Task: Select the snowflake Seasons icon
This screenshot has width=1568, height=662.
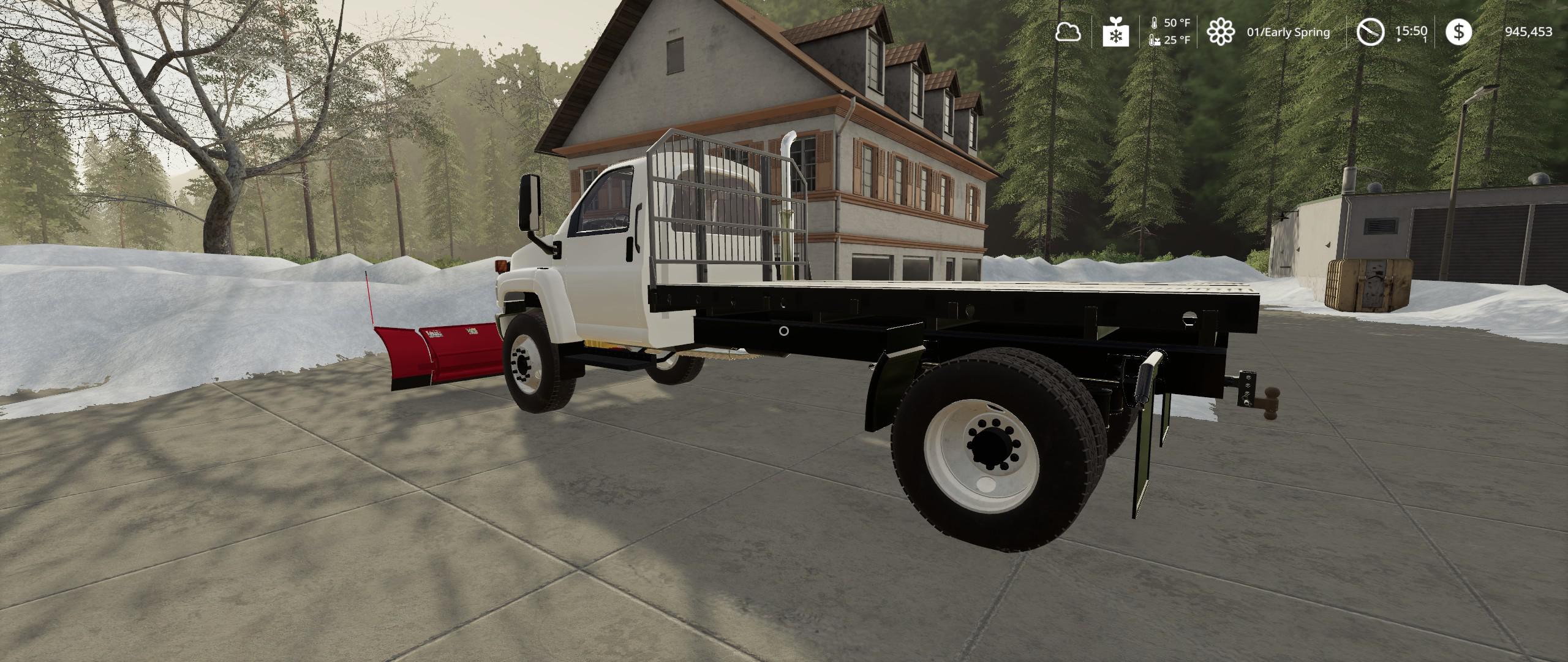Action: [x=1116, y=32]
